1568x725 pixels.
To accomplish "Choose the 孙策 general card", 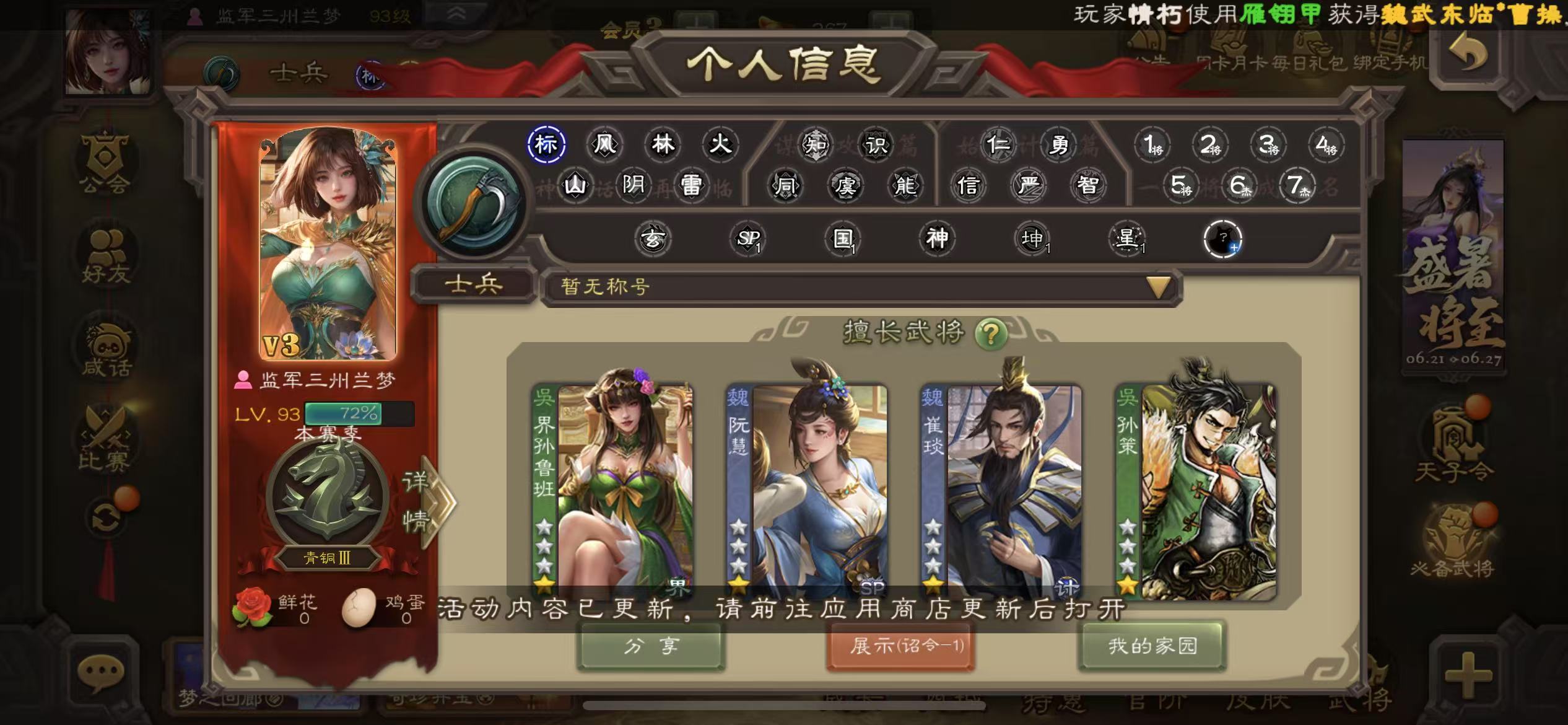I will click(1196, 491).
